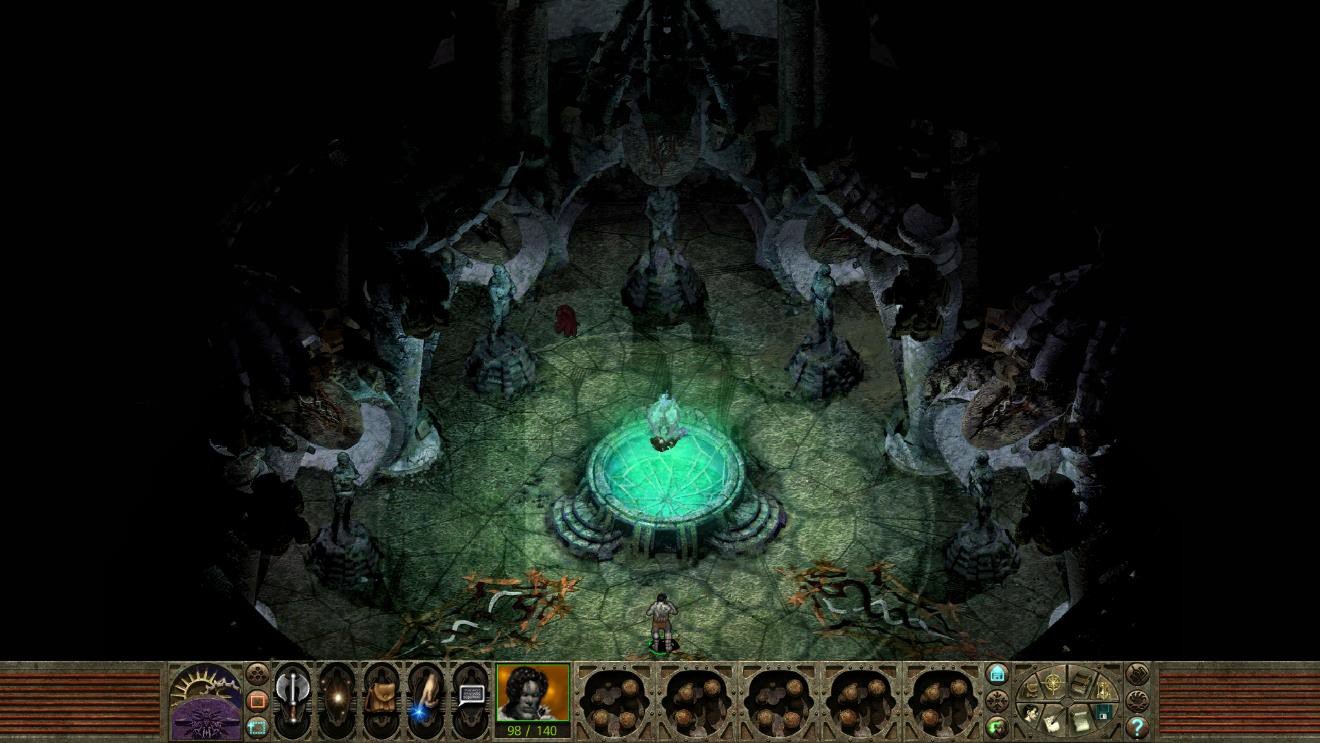Open the help question mark button
Screen dimensions: 1320x743
(x=1137, y=727)
